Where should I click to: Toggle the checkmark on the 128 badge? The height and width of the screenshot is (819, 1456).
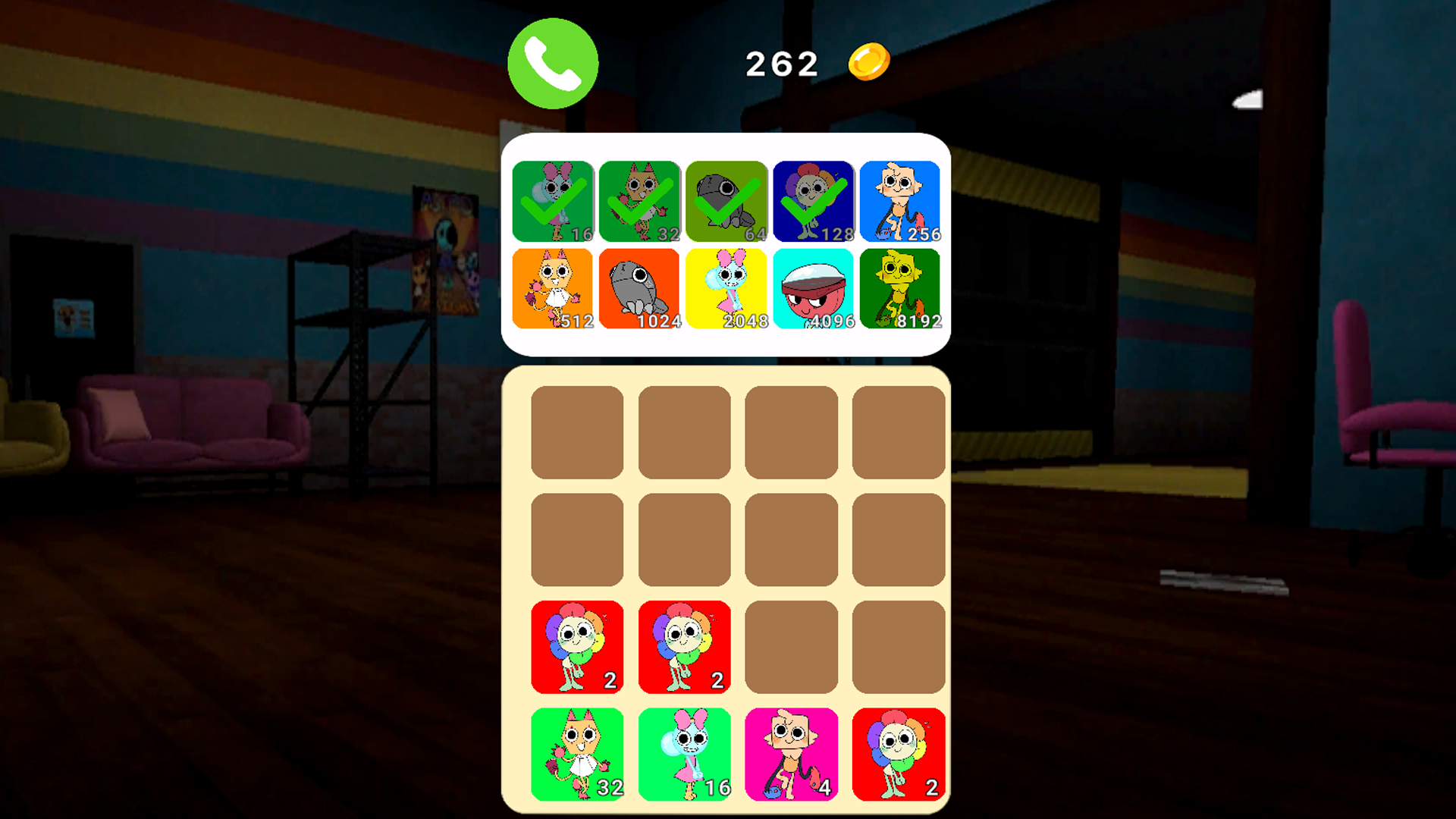tap(813, 201)
